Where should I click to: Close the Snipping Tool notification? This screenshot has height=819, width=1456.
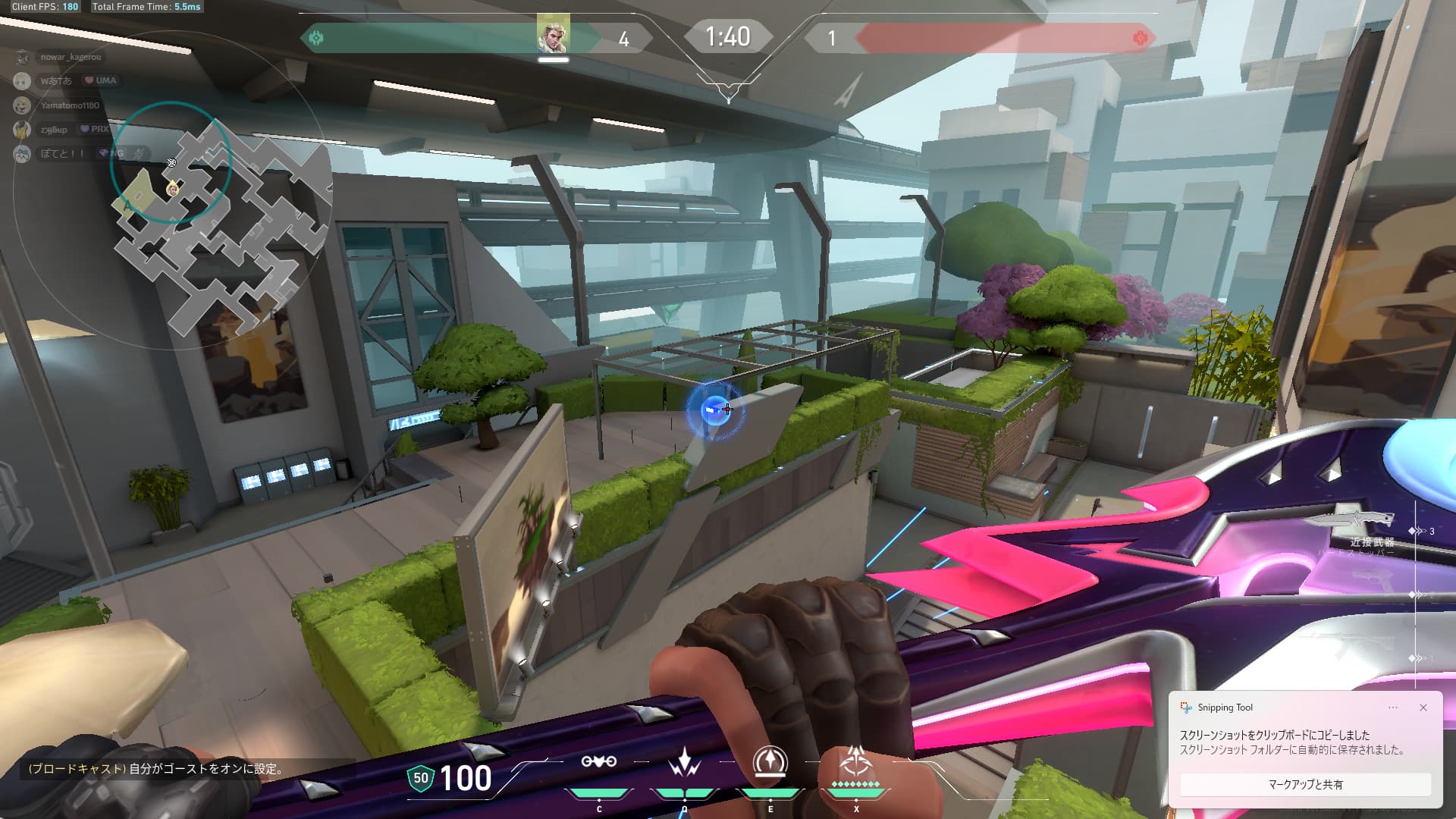tap(1423, 708)
